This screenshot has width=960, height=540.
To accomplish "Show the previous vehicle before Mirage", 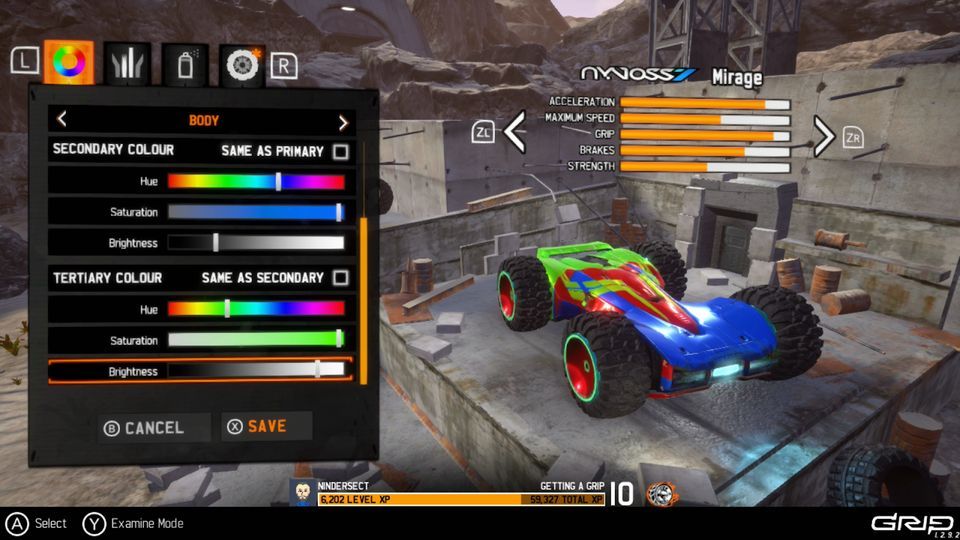I will tap(515, 134).
